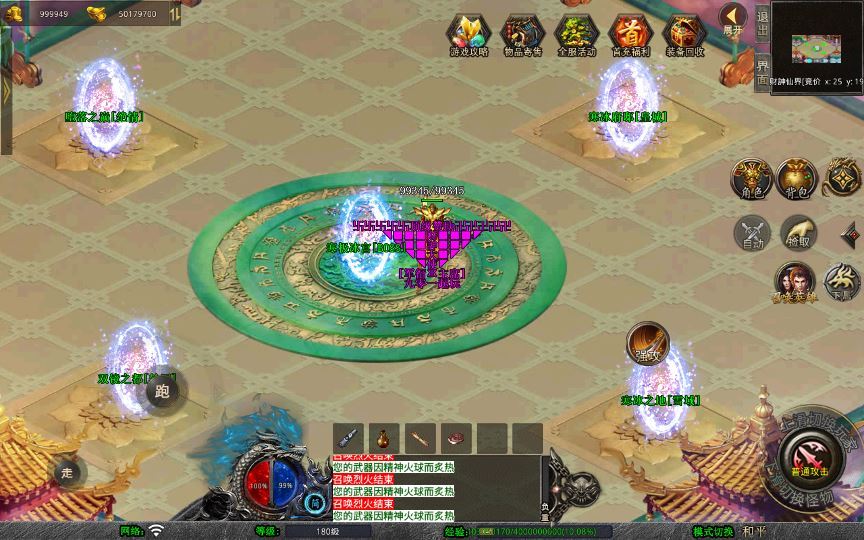Click the 简 round button beside the orb
This screenshot has width=864, height=540.
(316, 502)
